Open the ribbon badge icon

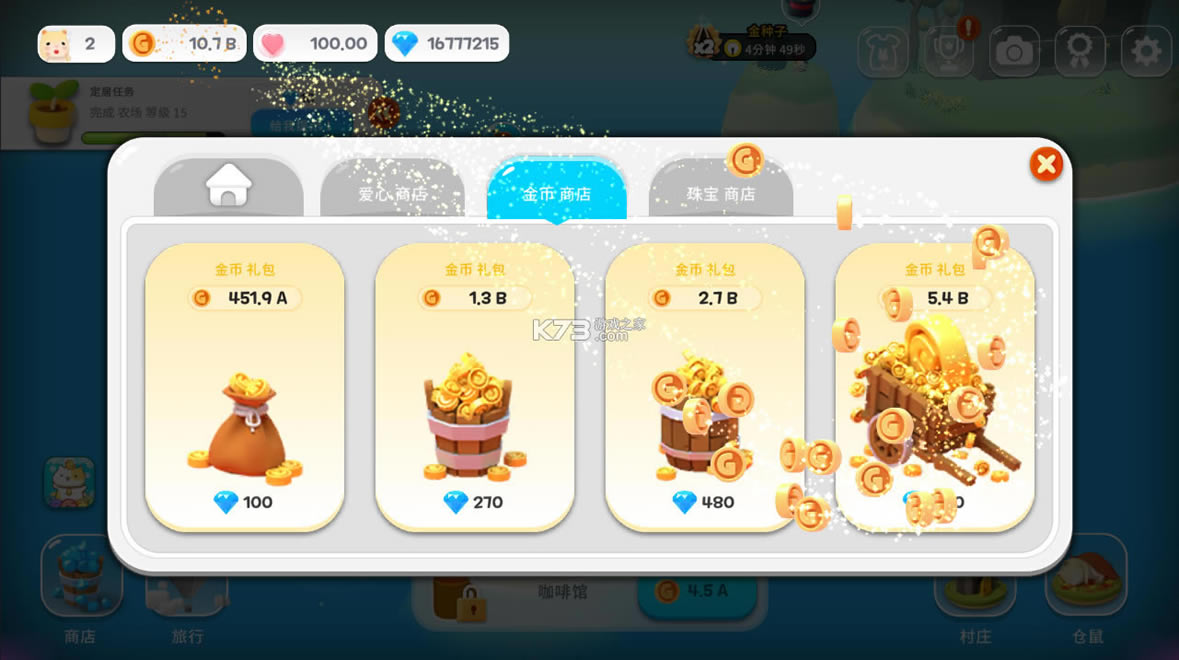click(1080, 50)
